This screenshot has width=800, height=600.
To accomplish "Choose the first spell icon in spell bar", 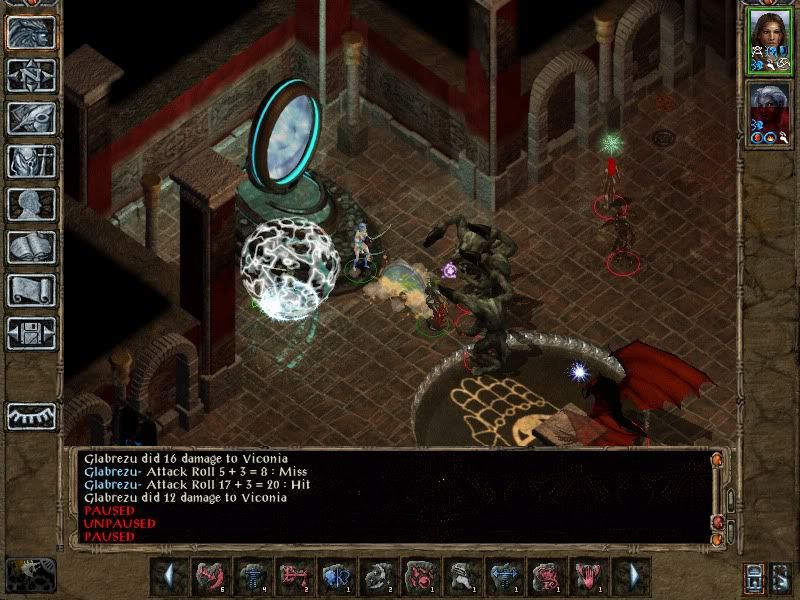I will pyautogui.click(x=210, y=576).
